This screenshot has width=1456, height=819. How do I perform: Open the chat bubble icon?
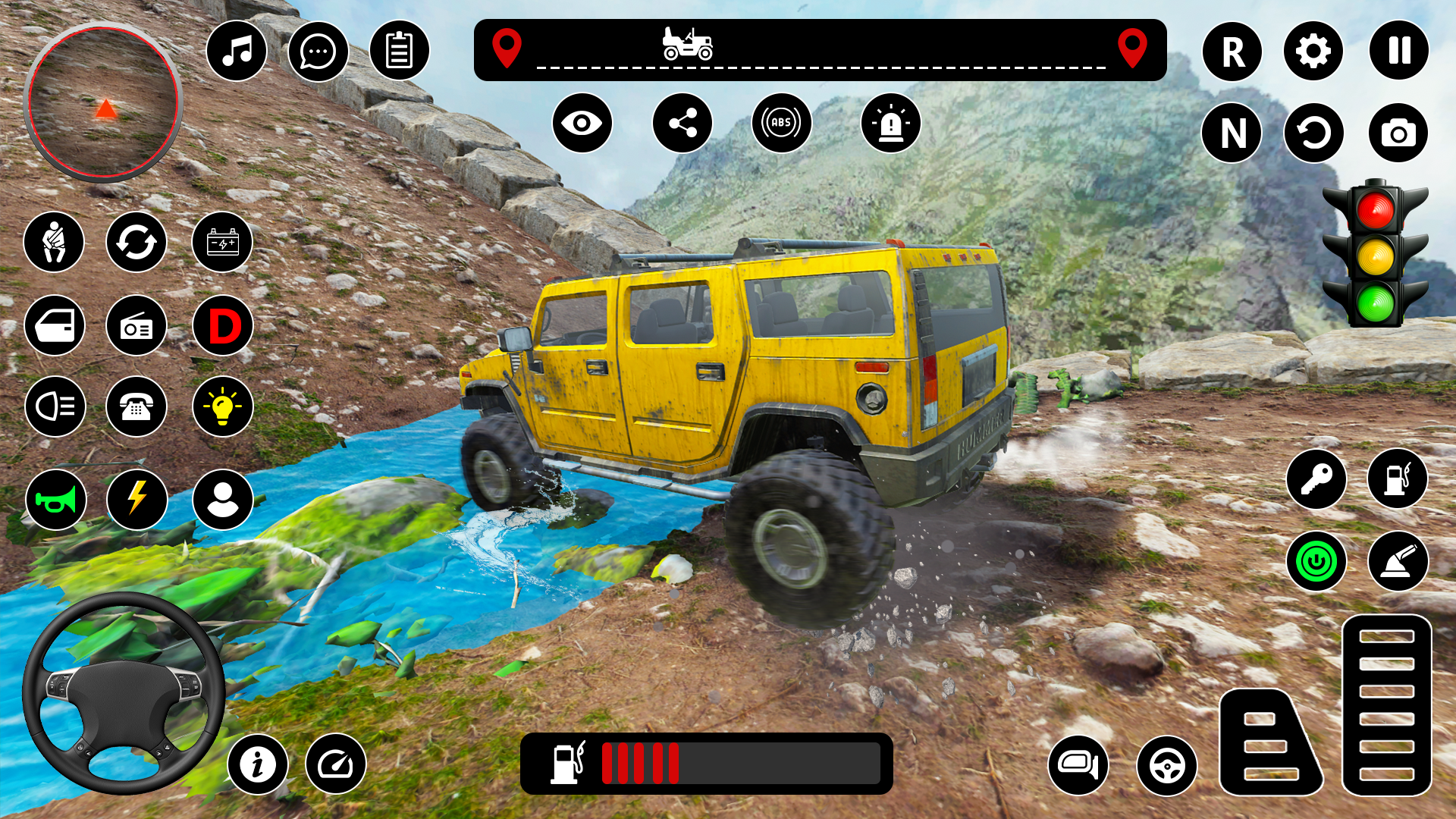pyautogui.click(x=318, y=51)
